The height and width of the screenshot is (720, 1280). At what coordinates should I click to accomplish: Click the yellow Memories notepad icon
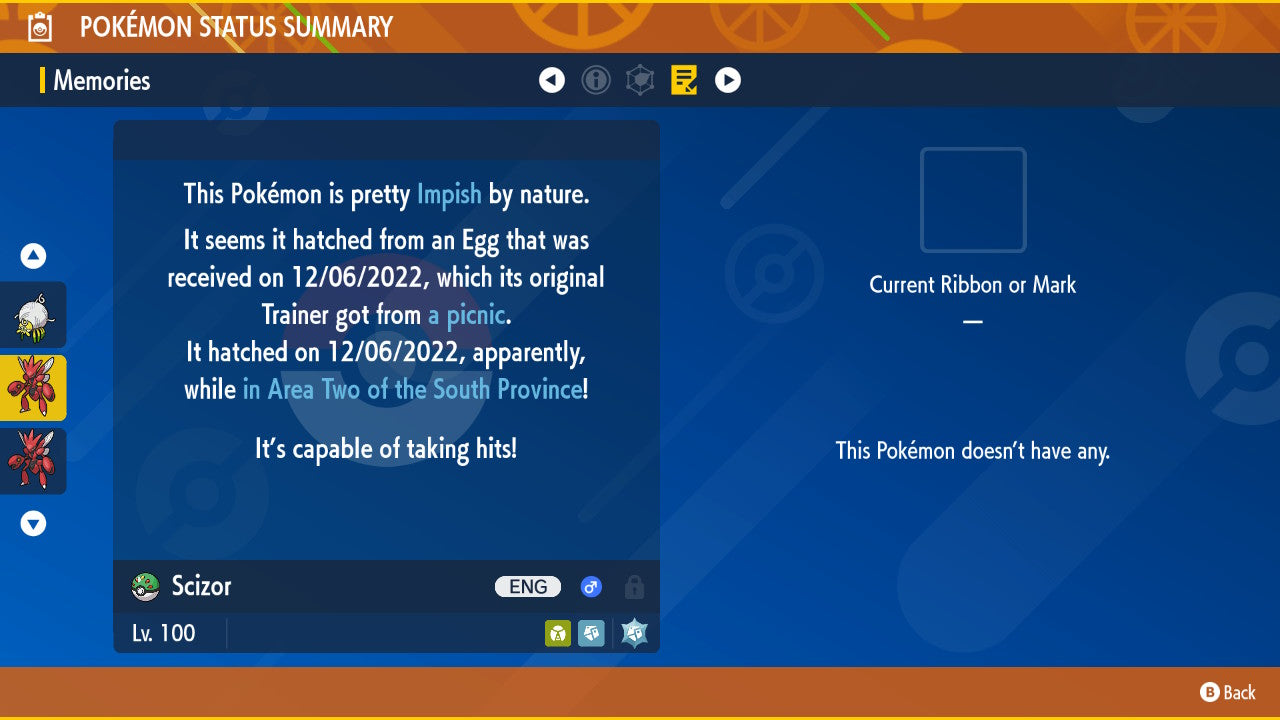684,80
